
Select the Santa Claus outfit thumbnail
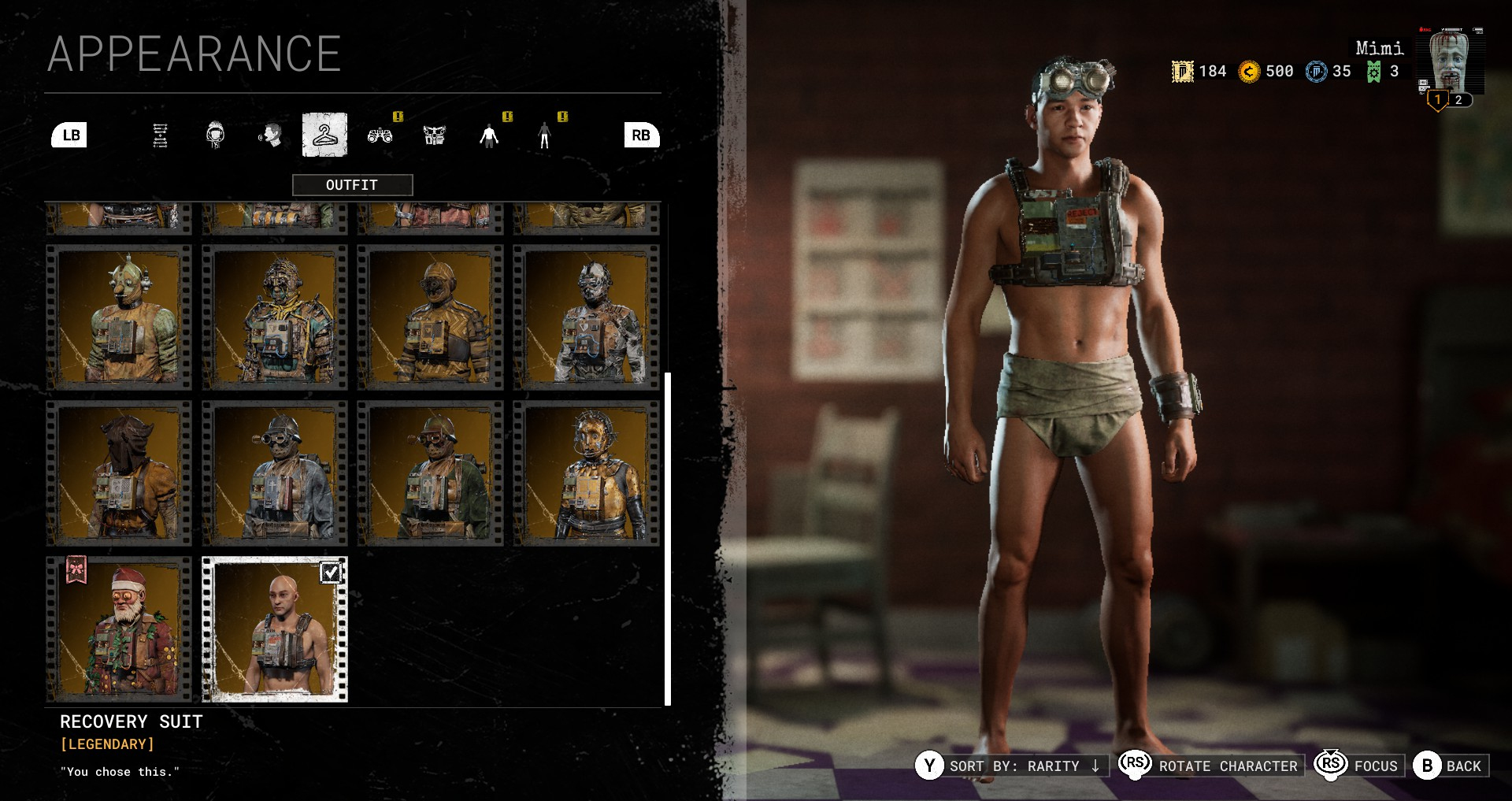(119, 629)
